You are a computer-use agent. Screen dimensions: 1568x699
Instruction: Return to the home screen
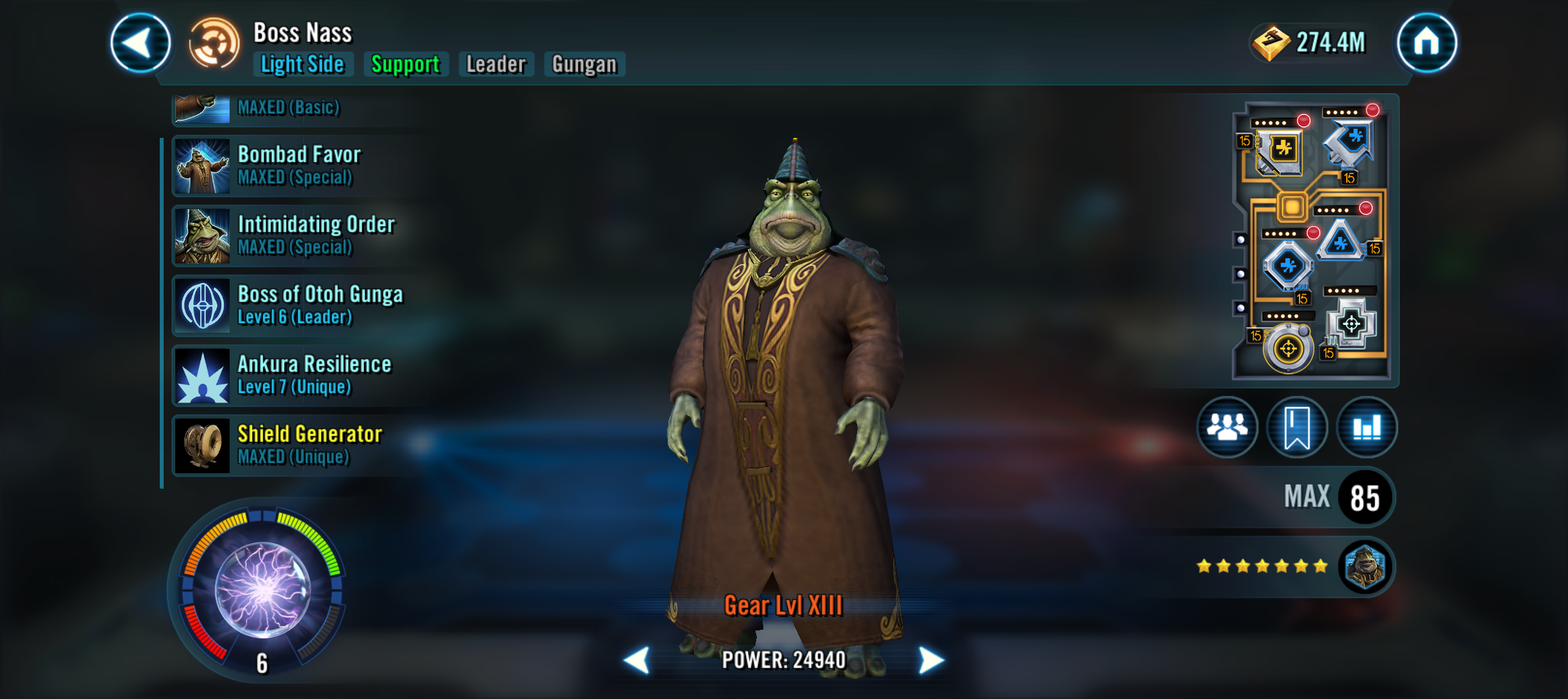click(1426, 43)
